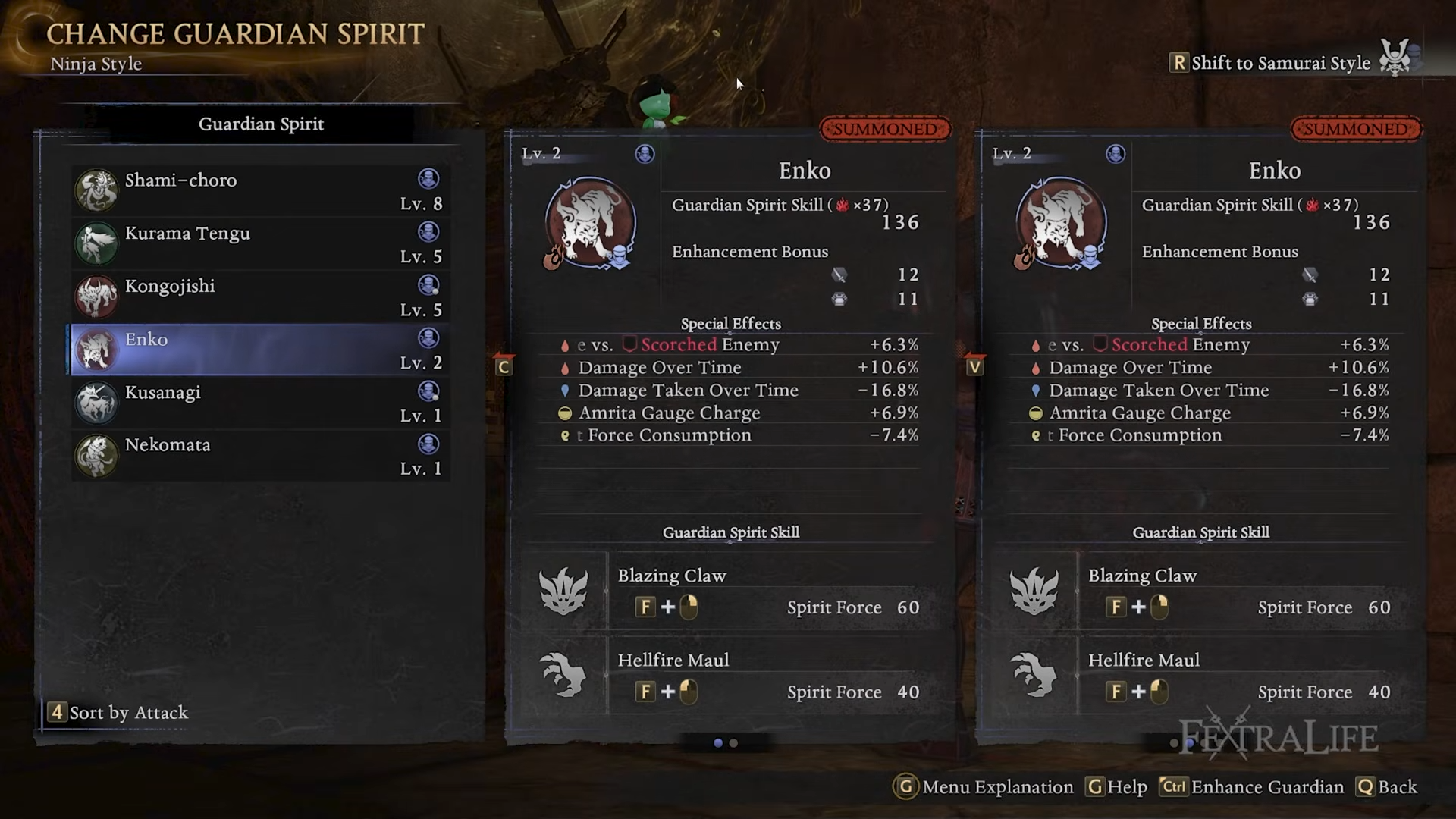Open the Help option

pyautogui.click(x=1117, y=787)
